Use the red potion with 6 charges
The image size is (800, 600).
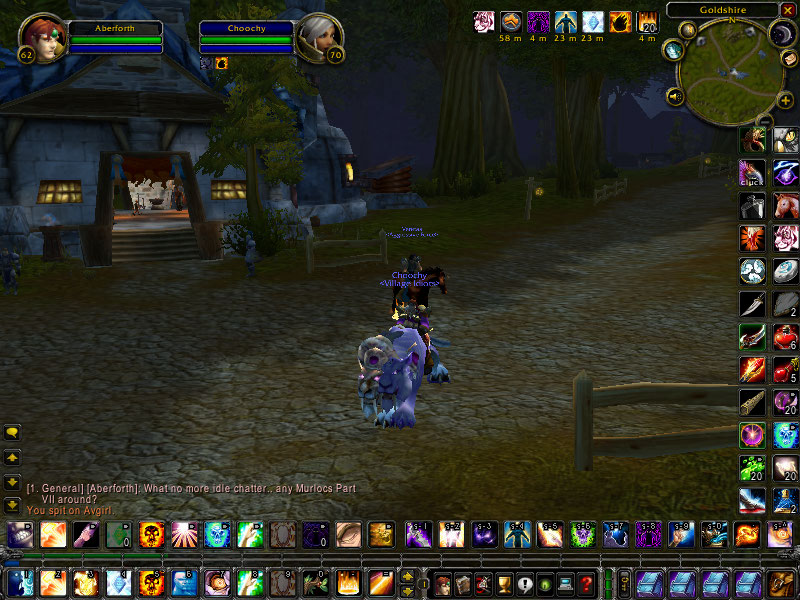pos(786,337)
